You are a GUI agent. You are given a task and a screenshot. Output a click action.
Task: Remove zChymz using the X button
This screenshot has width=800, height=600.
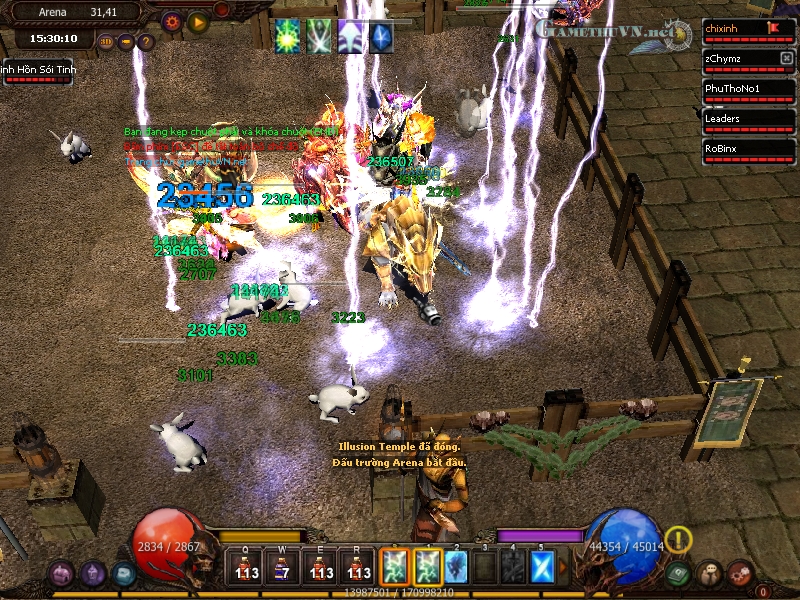[x=786, y=59]
